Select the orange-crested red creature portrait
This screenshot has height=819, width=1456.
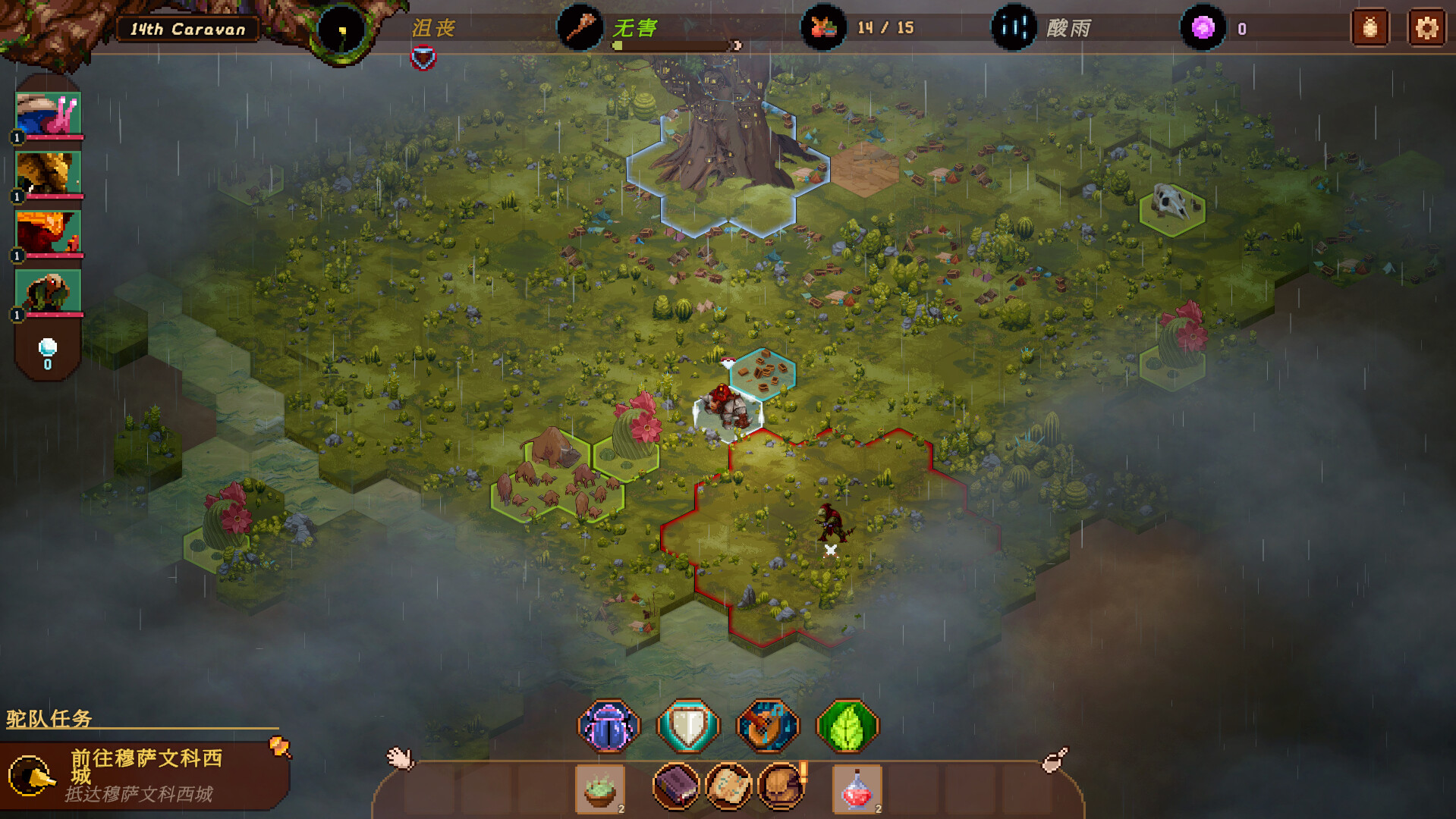(49, 232)
